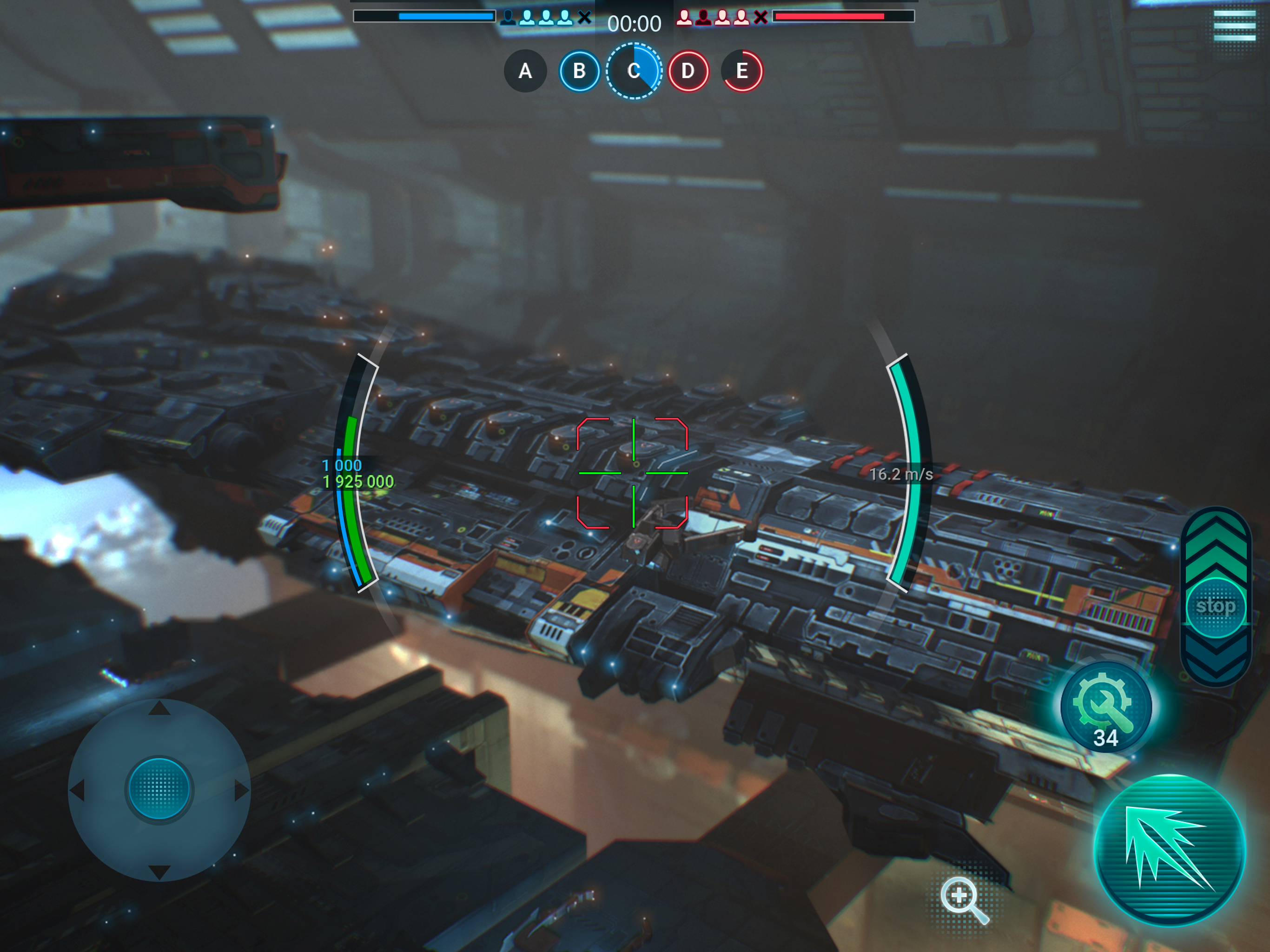Activate the repair wrench ability

(x=1105, y=707)
